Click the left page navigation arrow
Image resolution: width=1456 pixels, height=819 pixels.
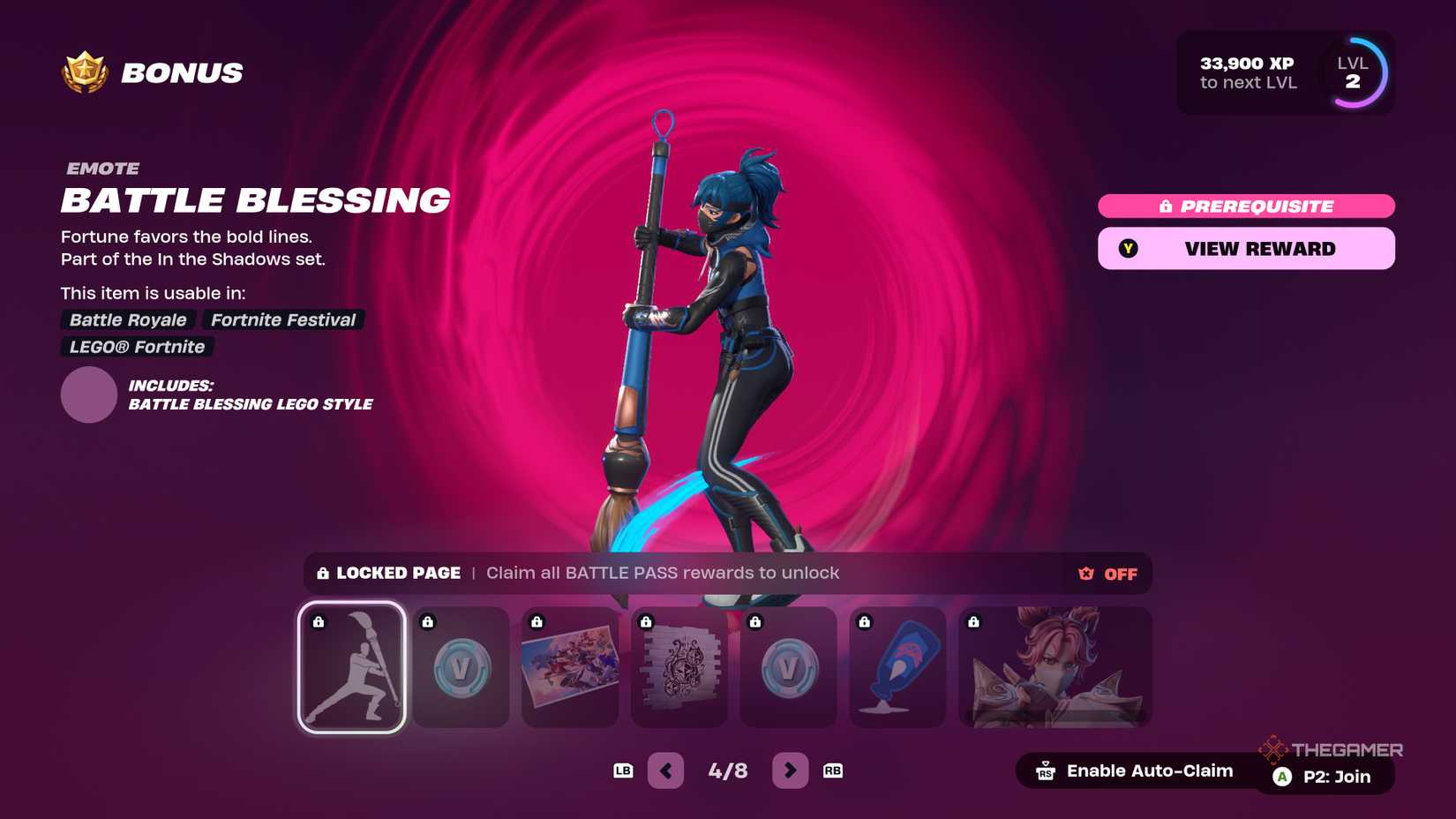pyautogui.click(x=665, y=770)
